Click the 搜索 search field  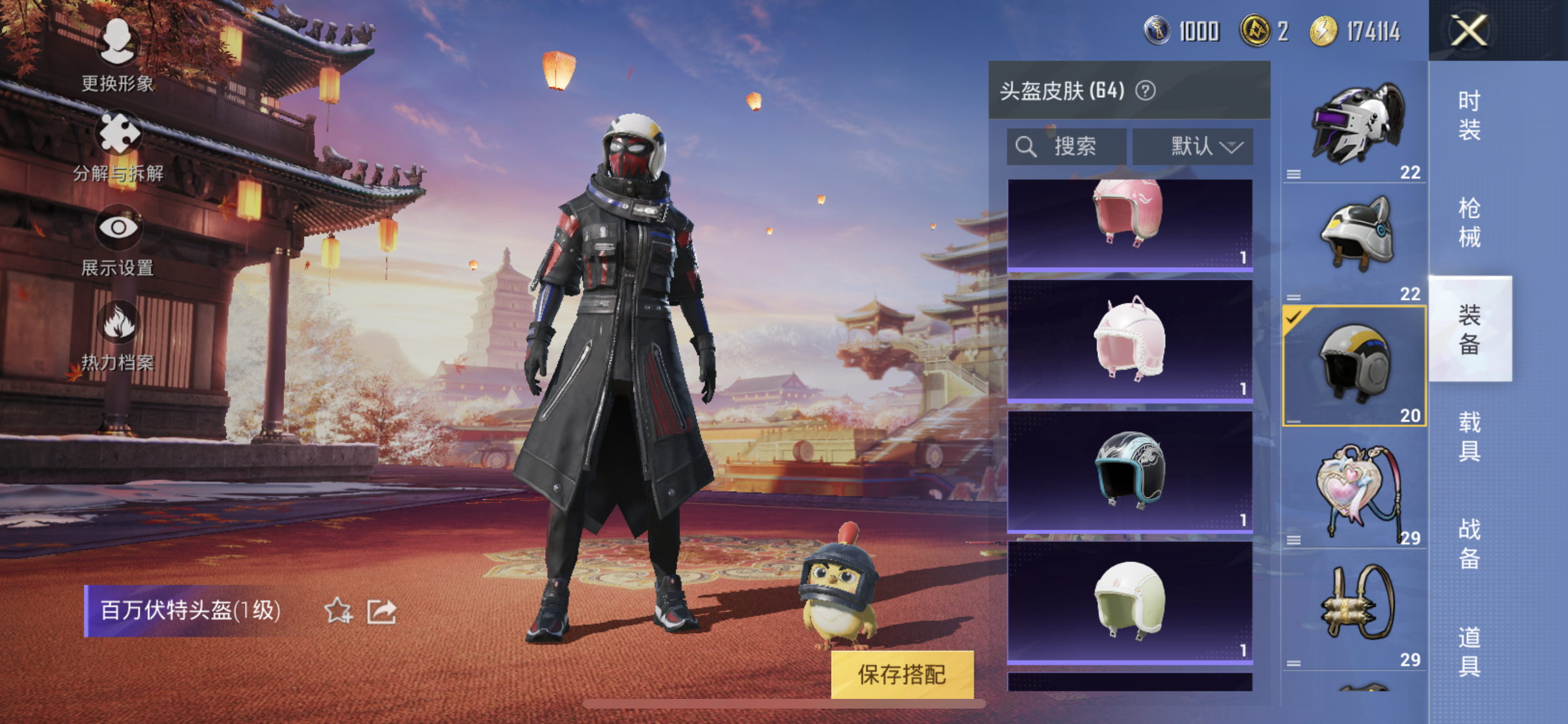click(x=1067, y=147)
